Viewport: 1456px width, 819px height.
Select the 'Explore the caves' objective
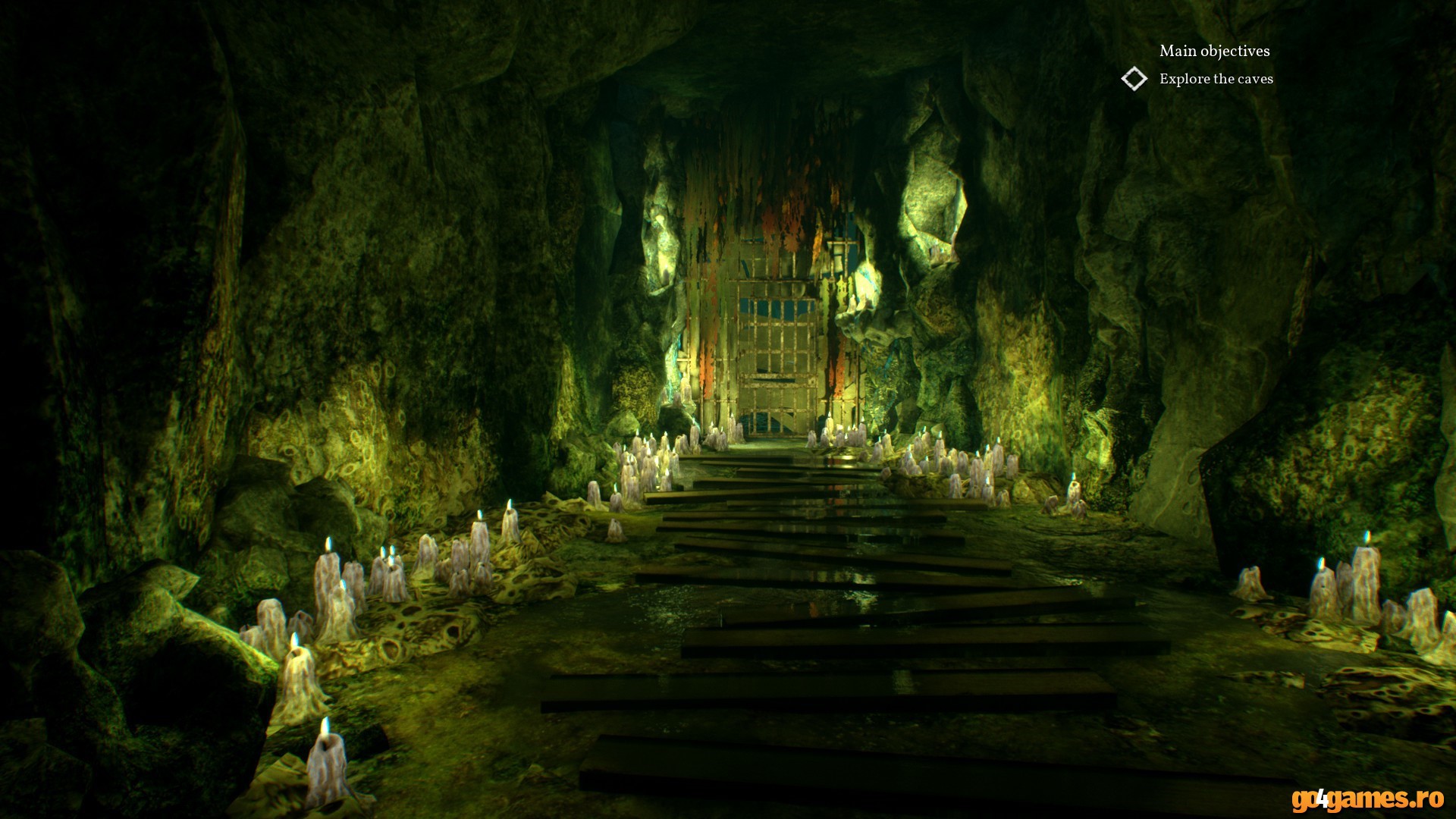tap(1216, 79)
